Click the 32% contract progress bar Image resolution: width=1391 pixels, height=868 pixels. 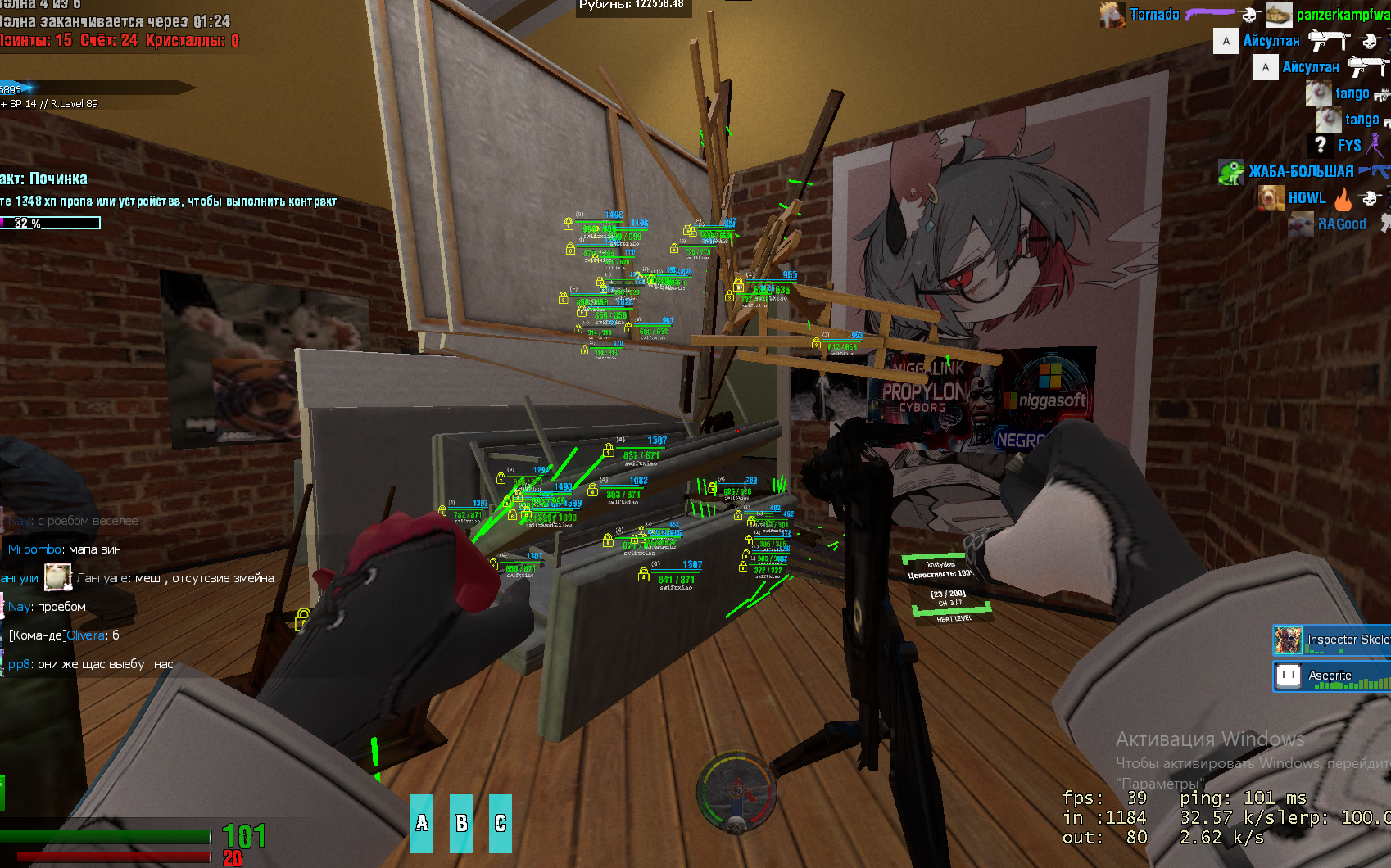[49, 222]
